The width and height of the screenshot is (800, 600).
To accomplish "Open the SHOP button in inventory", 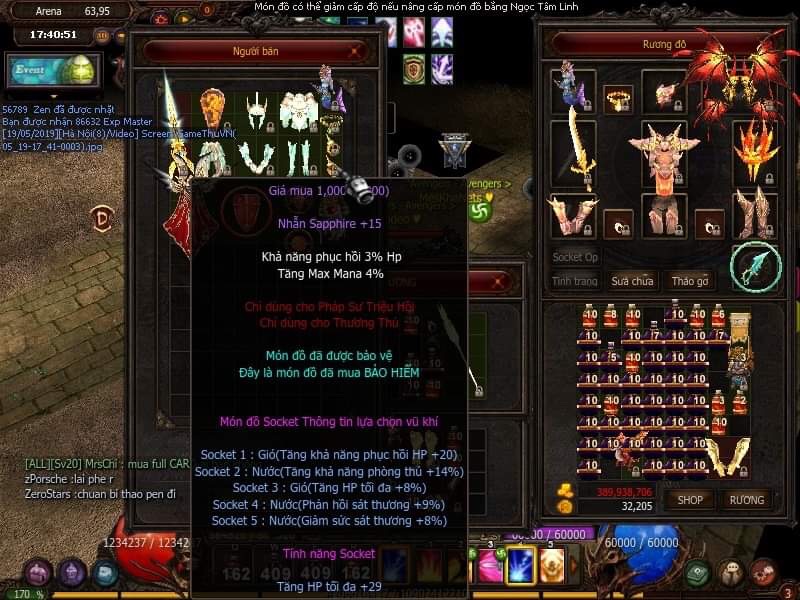I will [691, 499].
